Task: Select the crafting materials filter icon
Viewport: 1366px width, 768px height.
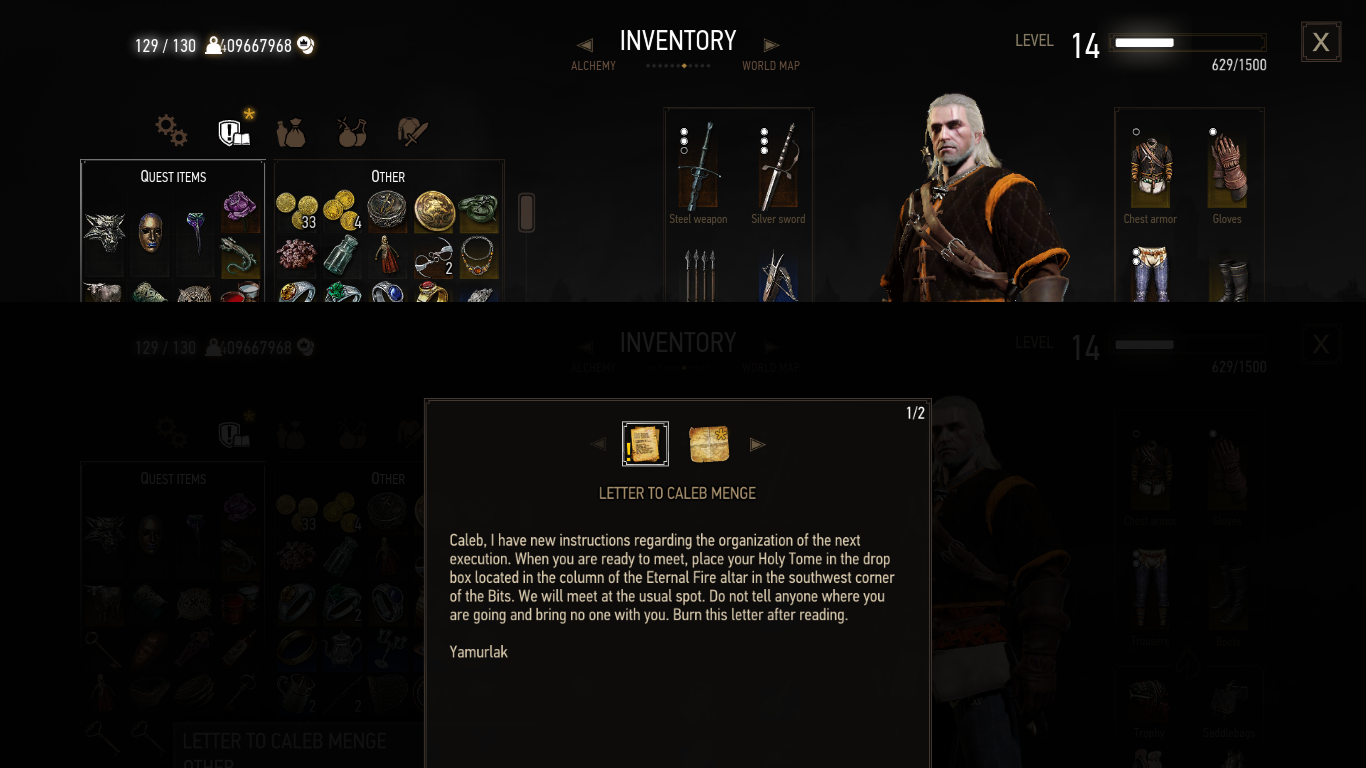Action: click(x=412, y=130)
